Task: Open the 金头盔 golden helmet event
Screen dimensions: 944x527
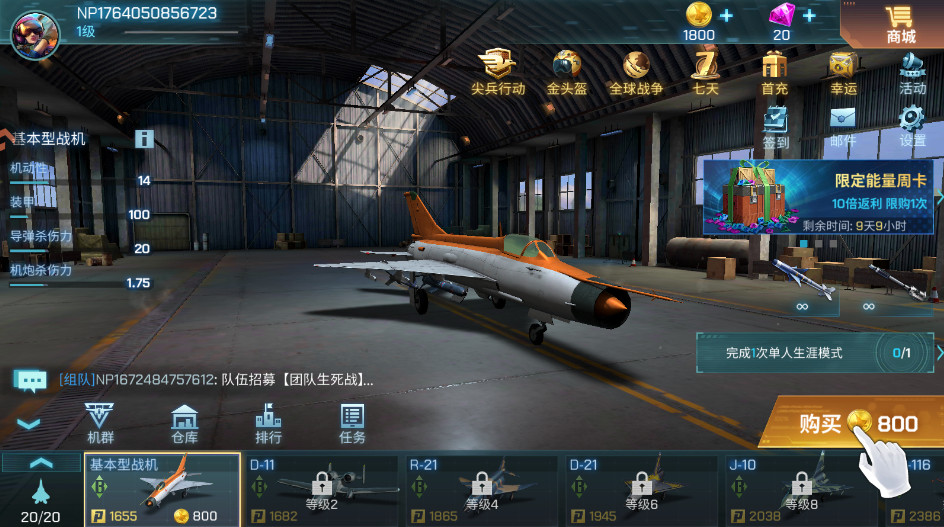Action: [567, 72]
